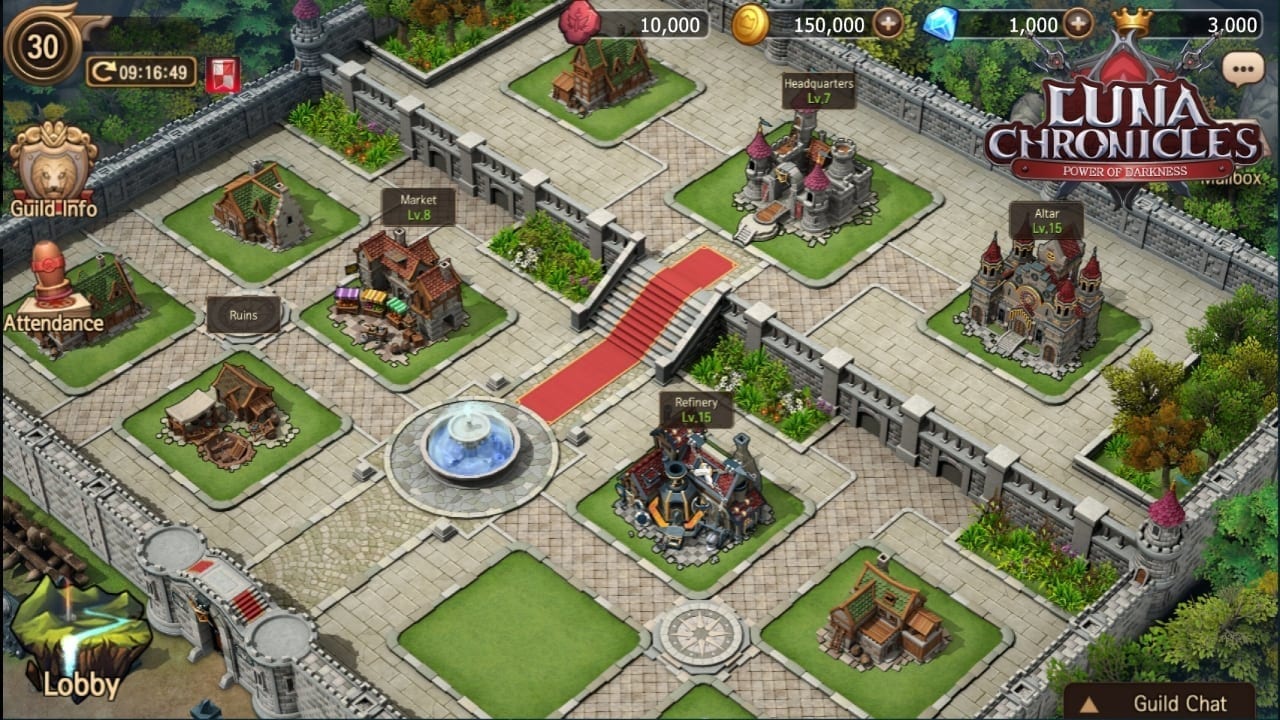Image resolution: width=1280 pixels, height=720 pixels.
Task: Click the red flag icon
Action: 222,74
